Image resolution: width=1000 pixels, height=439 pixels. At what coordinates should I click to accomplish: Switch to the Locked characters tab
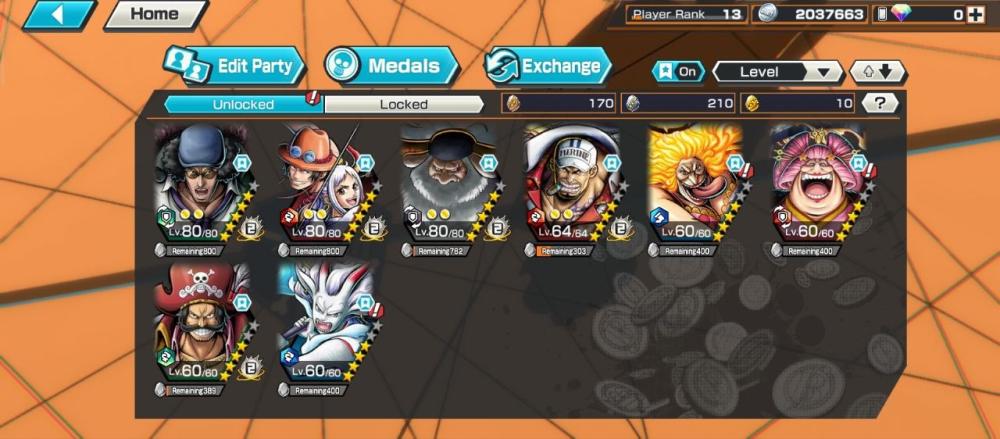click(404, 104)
